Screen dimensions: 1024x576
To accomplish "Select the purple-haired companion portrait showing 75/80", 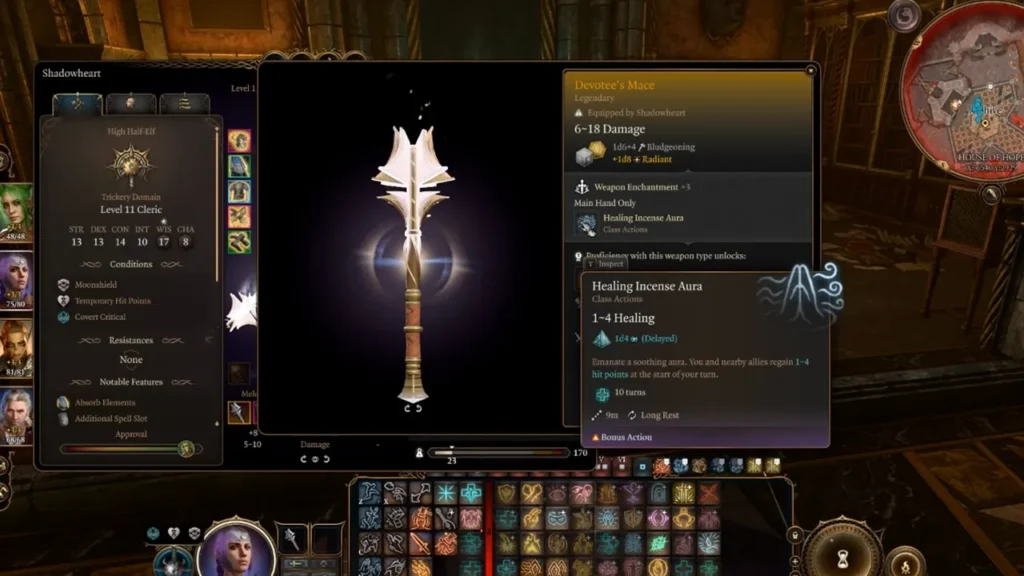I will [16, 281].
